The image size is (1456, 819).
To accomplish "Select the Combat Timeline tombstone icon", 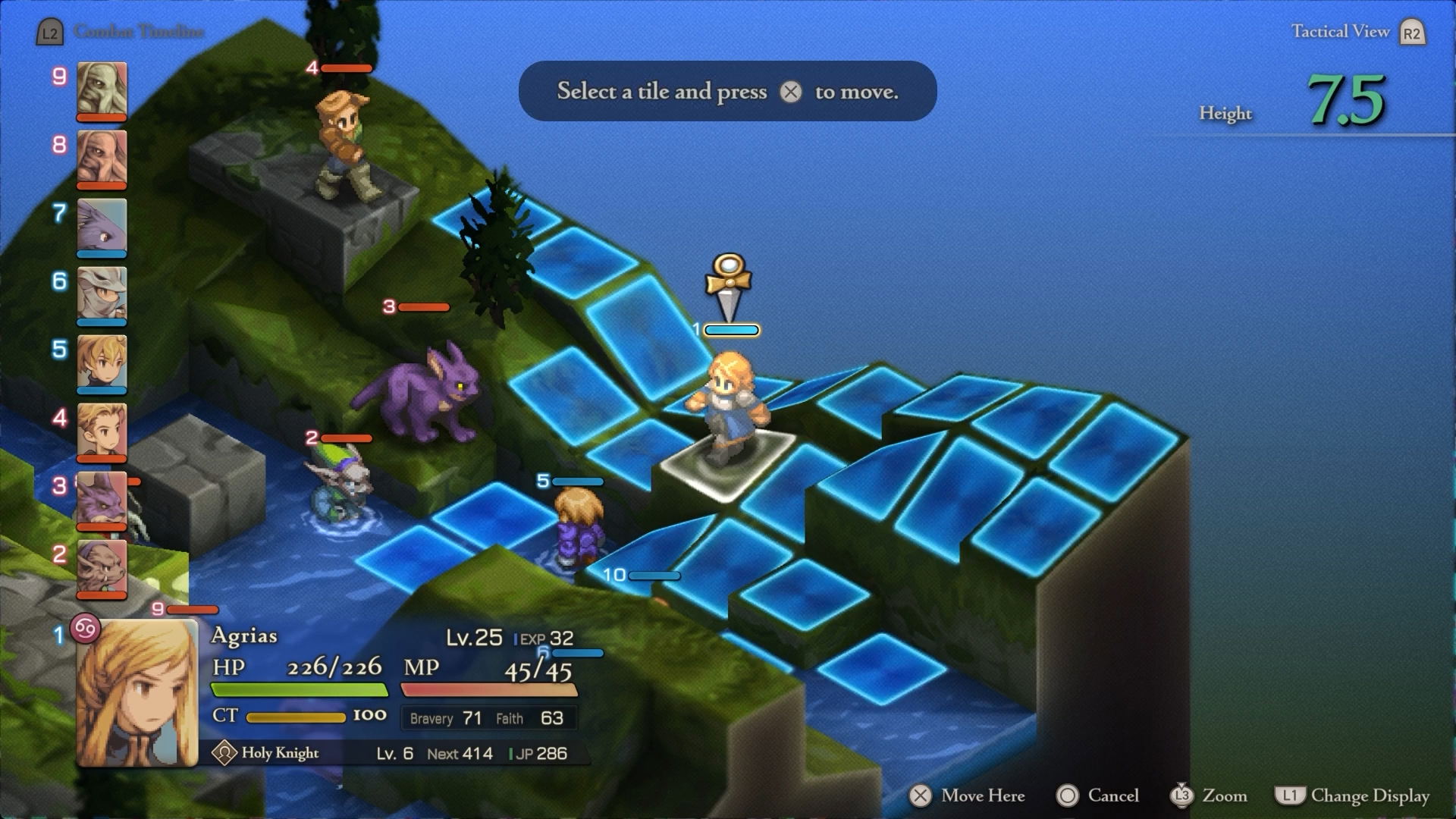I will coord(50,32).
